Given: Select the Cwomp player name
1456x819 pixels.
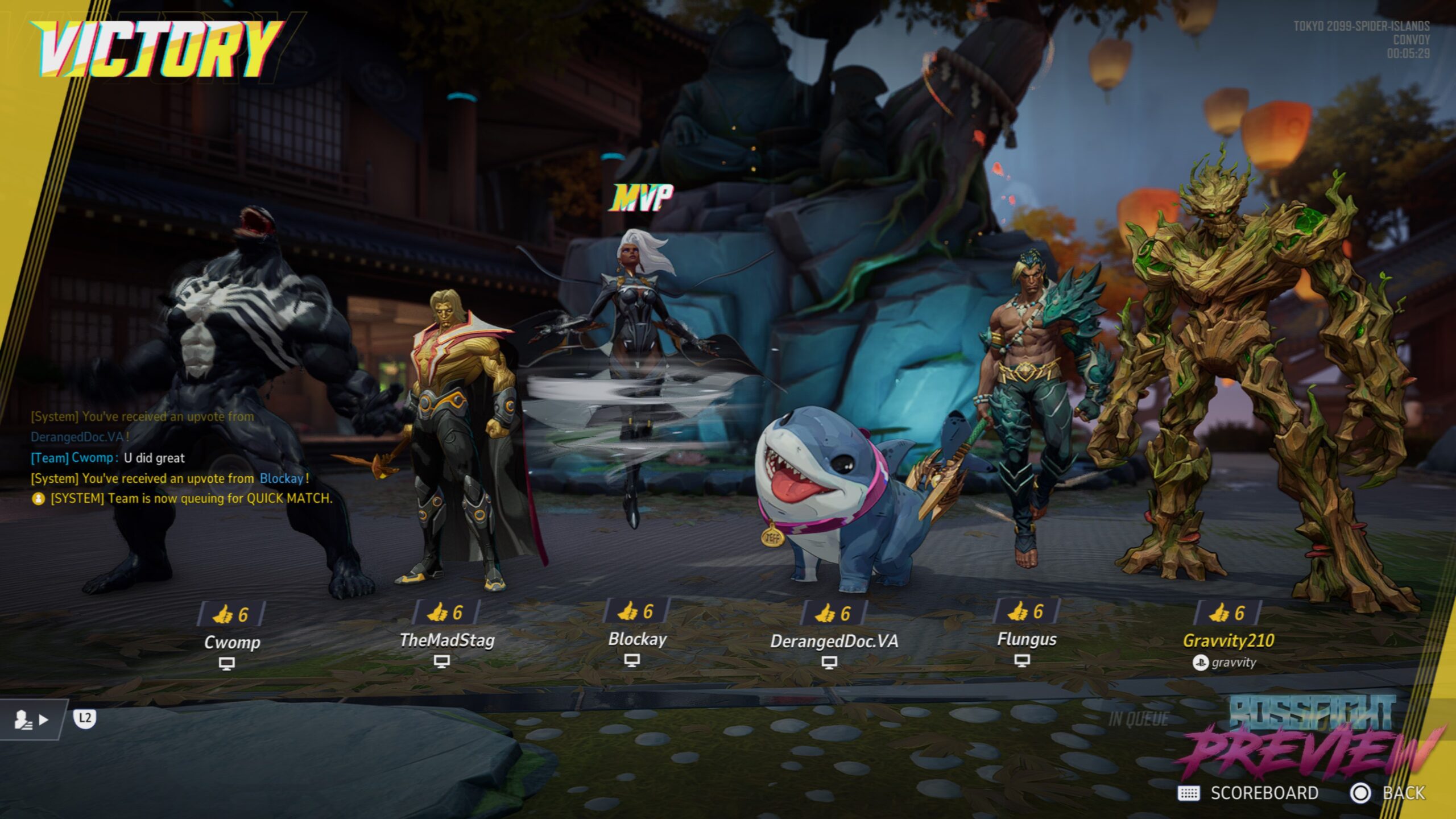Looking at the screenshot, I should (x=232, y=642).
